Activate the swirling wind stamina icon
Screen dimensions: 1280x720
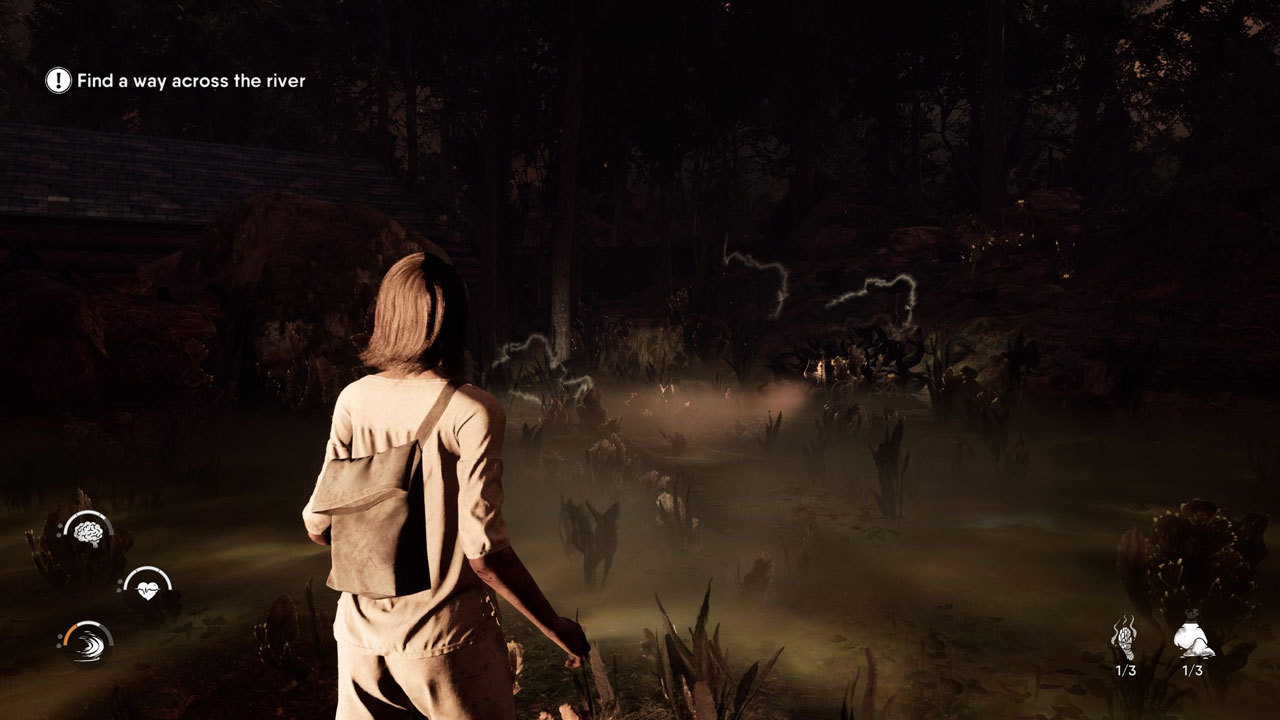point(87,644)
